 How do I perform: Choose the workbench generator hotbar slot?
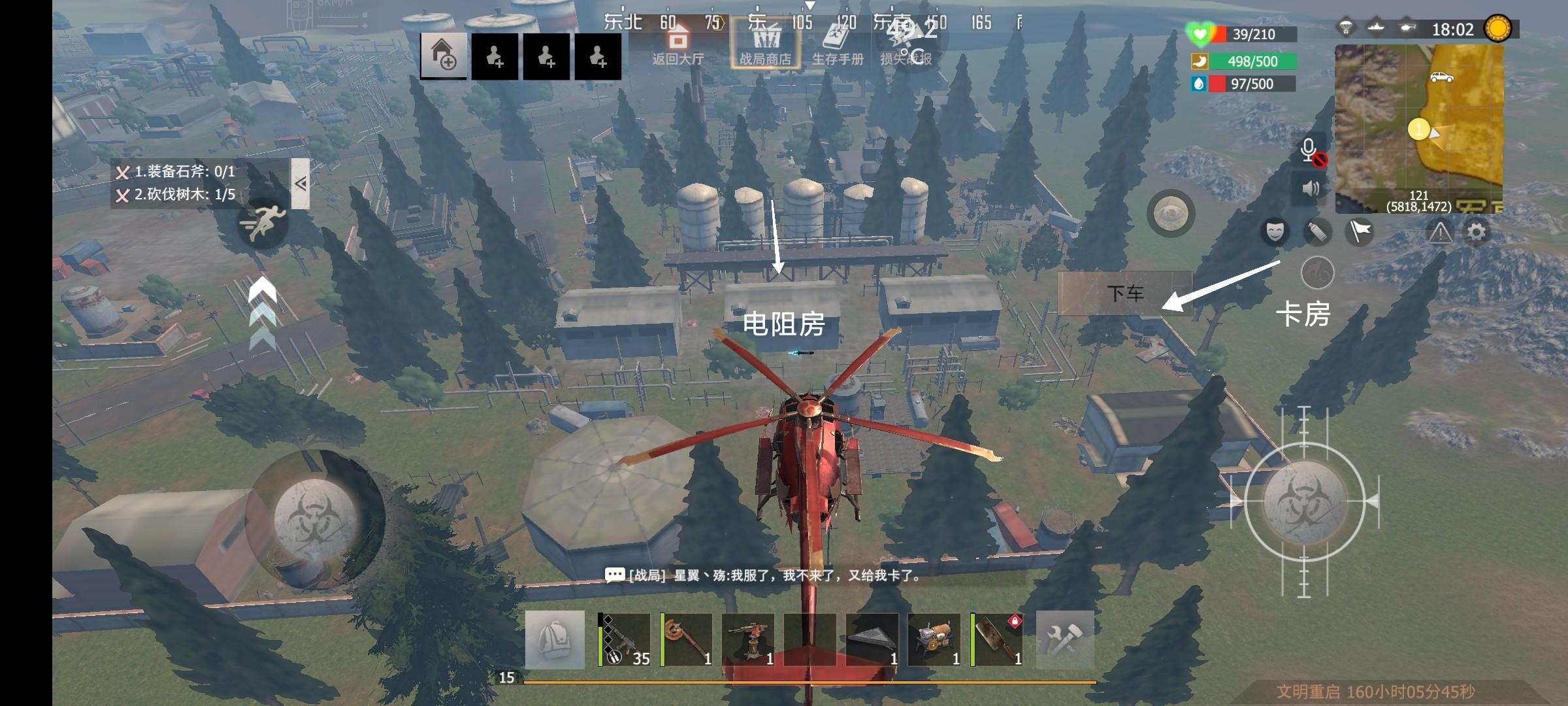[x=935, y=639]
